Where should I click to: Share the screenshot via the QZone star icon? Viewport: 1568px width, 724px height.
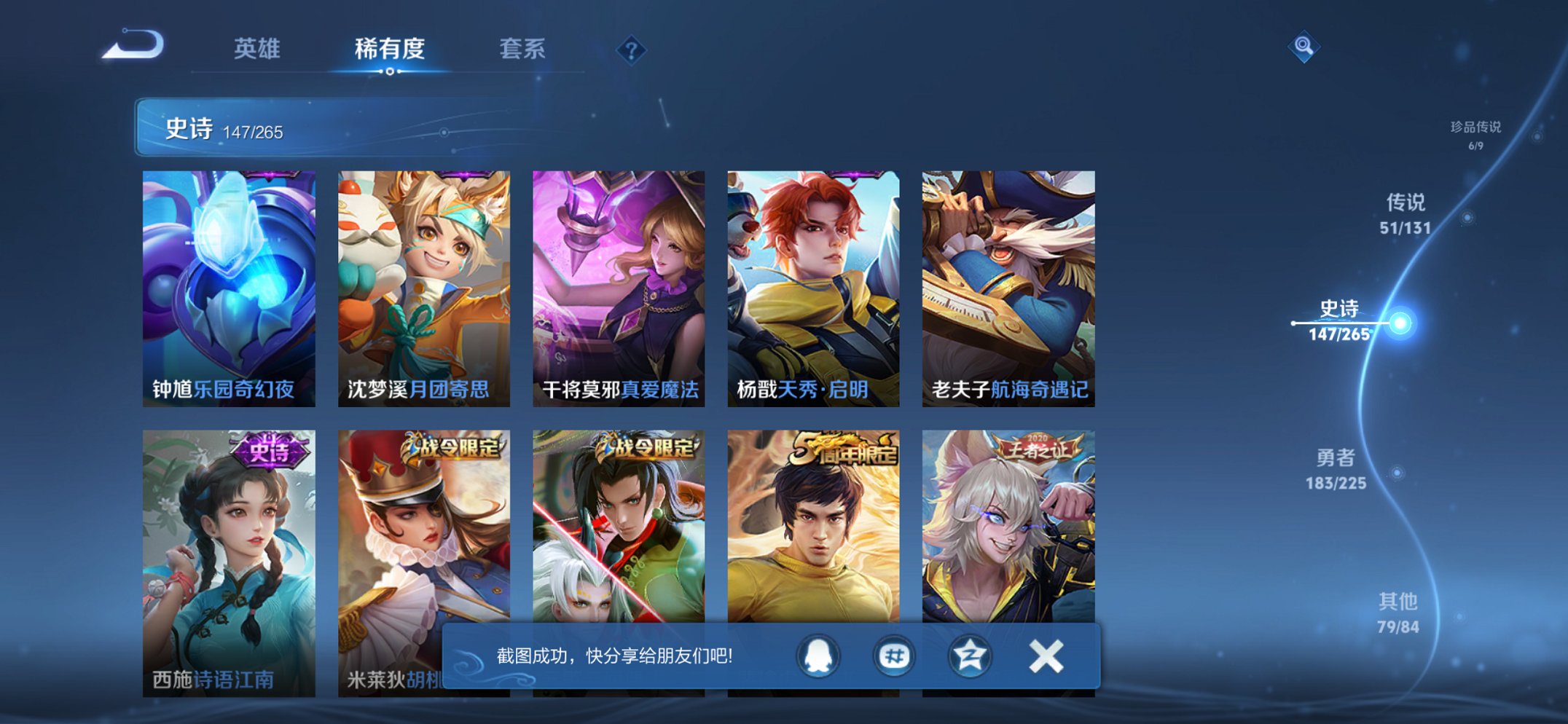[969, 656]
